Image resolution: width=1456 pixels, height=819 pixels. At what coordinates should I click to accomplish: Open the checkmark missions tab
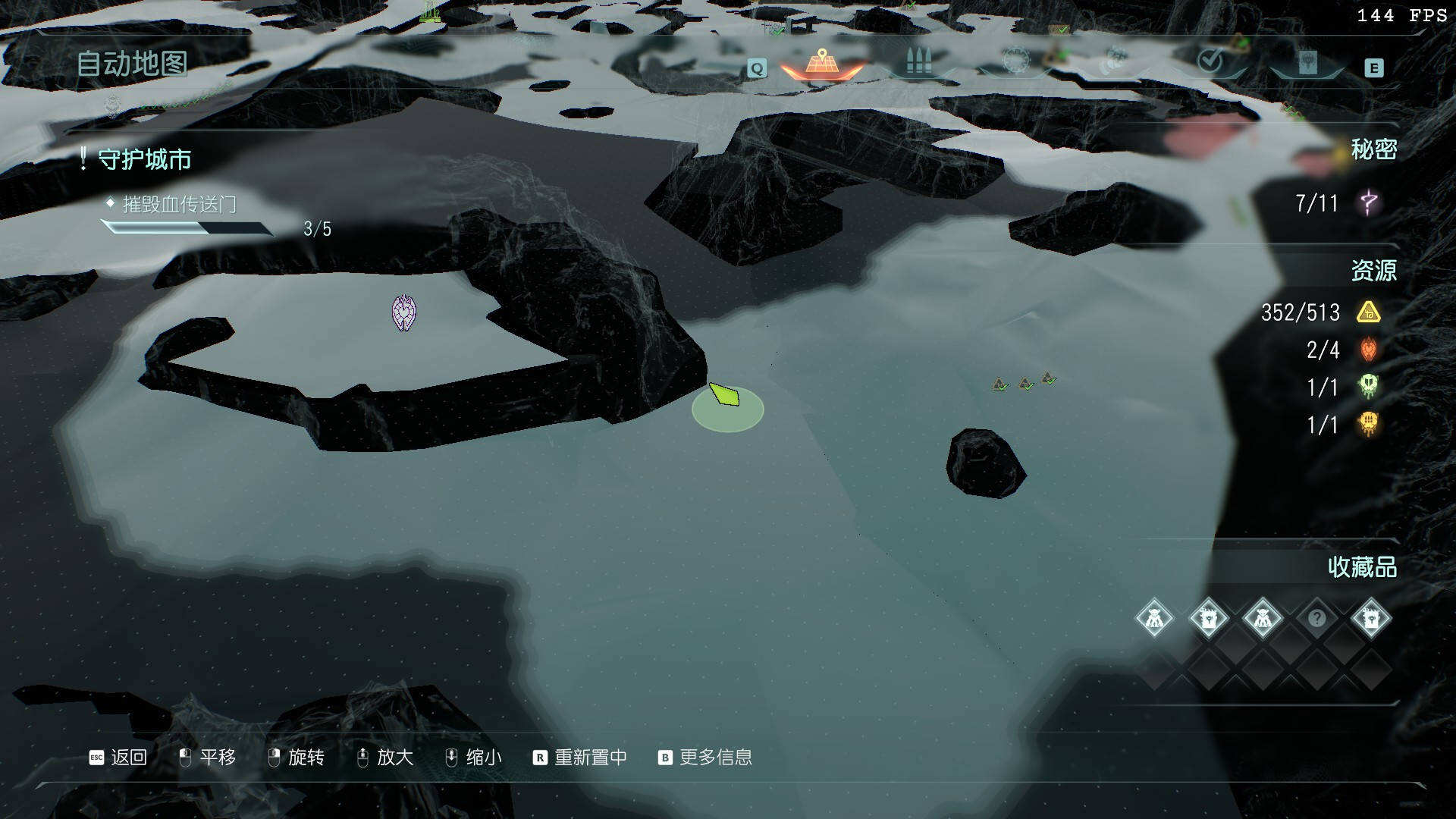tap(1210, 61)
